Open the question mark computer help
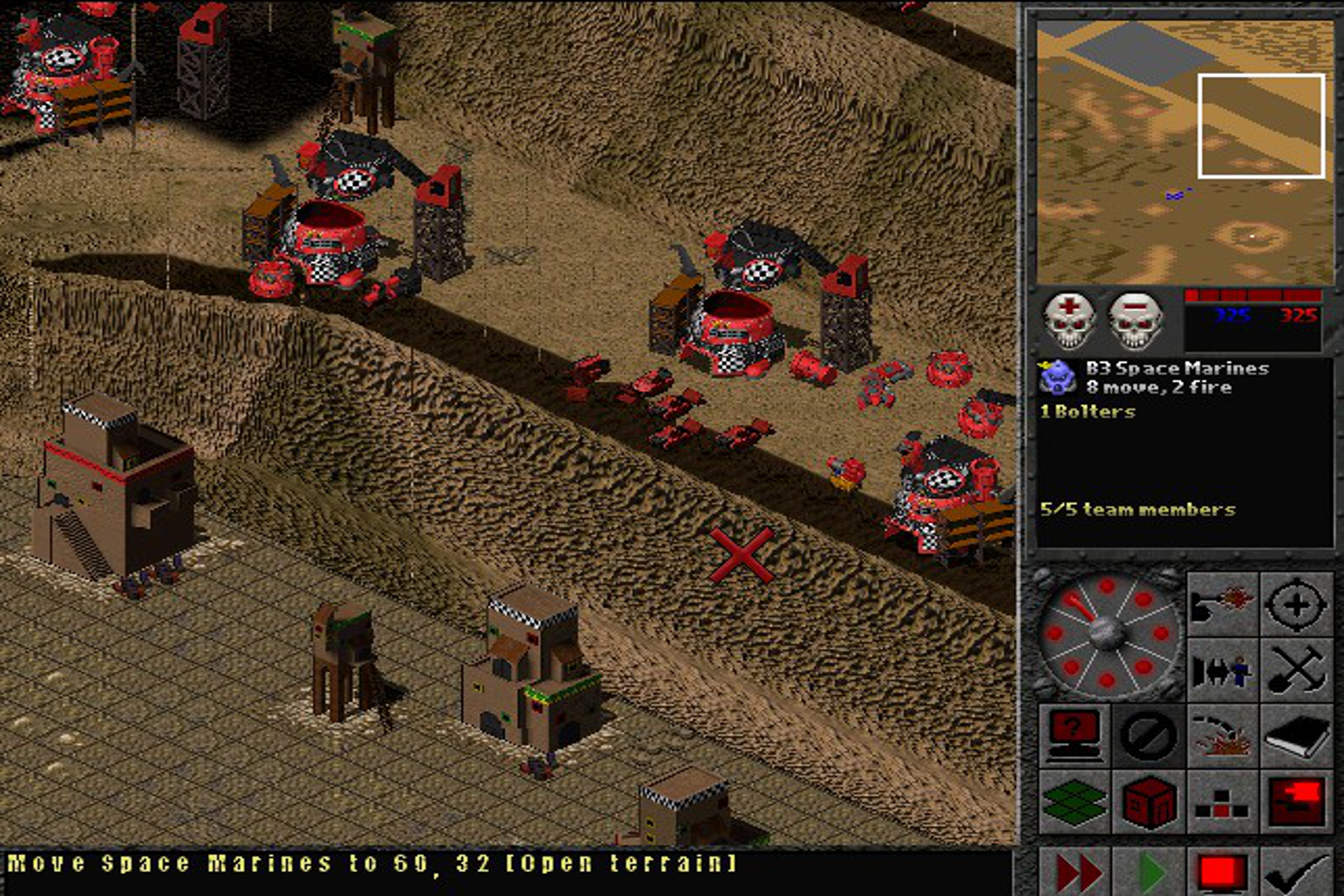Screen dimensions: 1344x896 [1074, 735]
